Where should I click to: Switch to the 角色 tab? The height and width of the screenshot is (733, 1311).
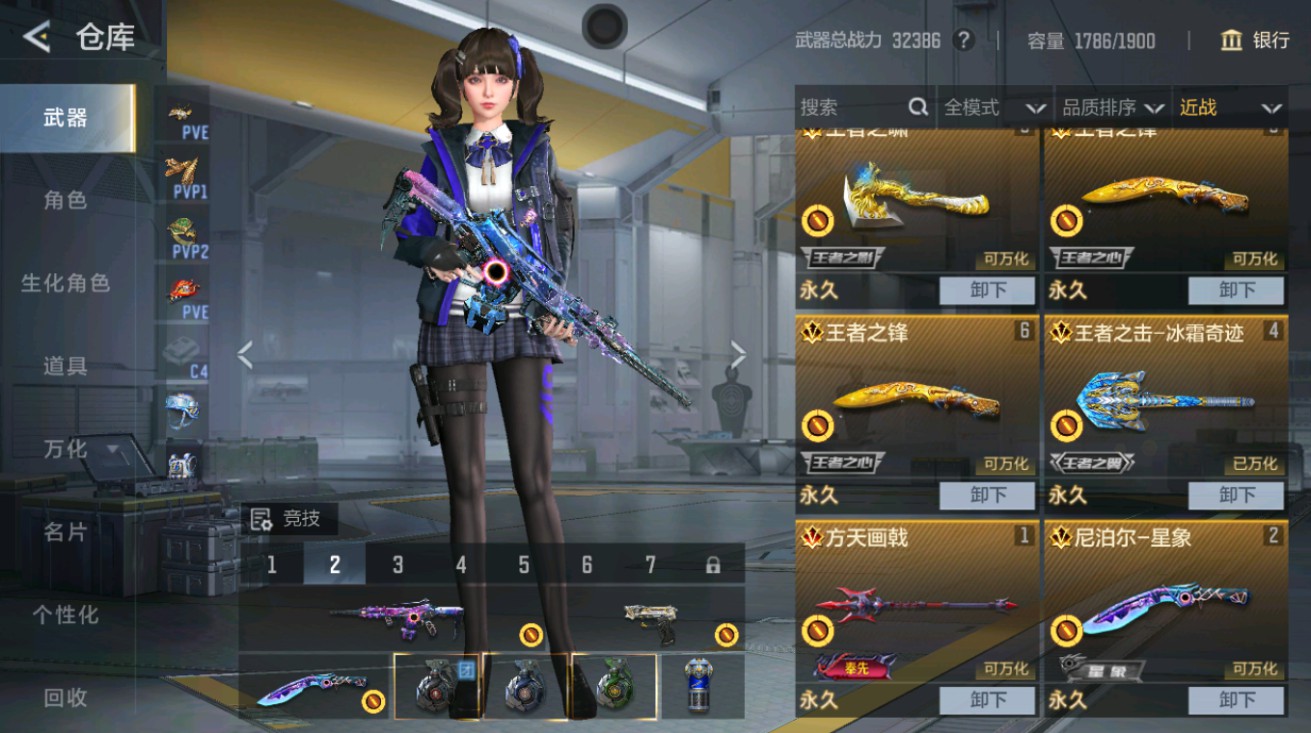(64, 200)
